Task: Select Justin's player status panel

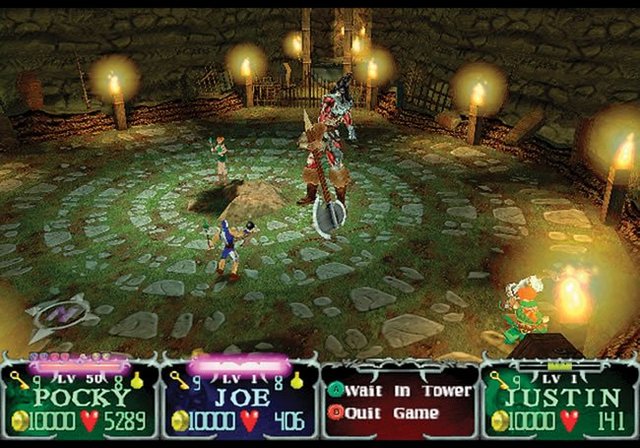Action: tap(560, 400)
